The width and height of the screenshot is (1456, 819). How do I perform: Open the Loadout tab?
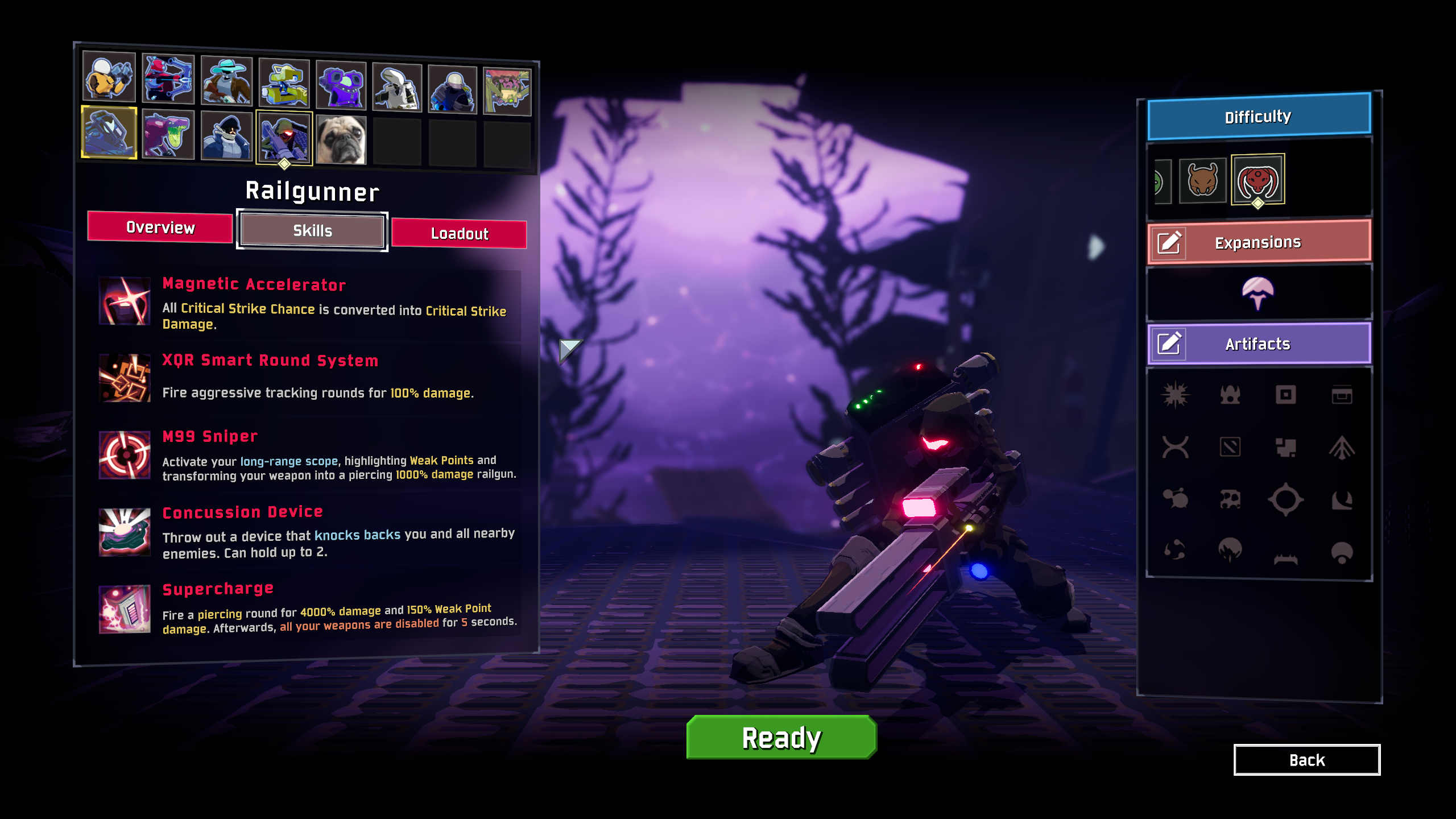pyautogui.click(x=459, y=234)
